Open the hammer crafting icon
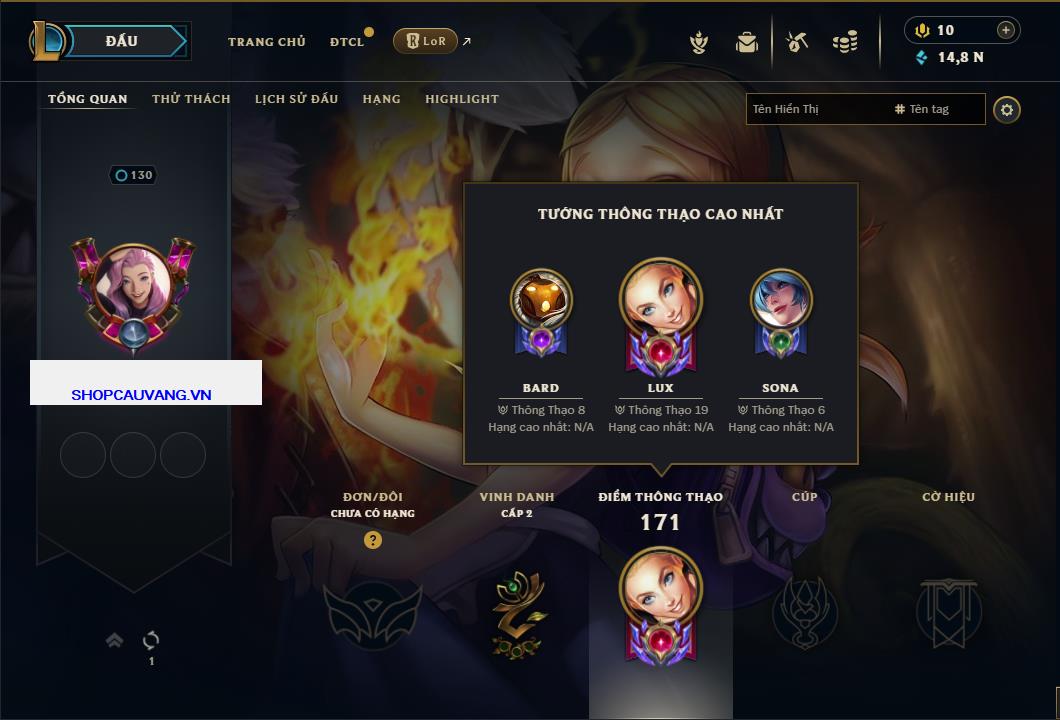The image size is (1060, 720). 797,42
